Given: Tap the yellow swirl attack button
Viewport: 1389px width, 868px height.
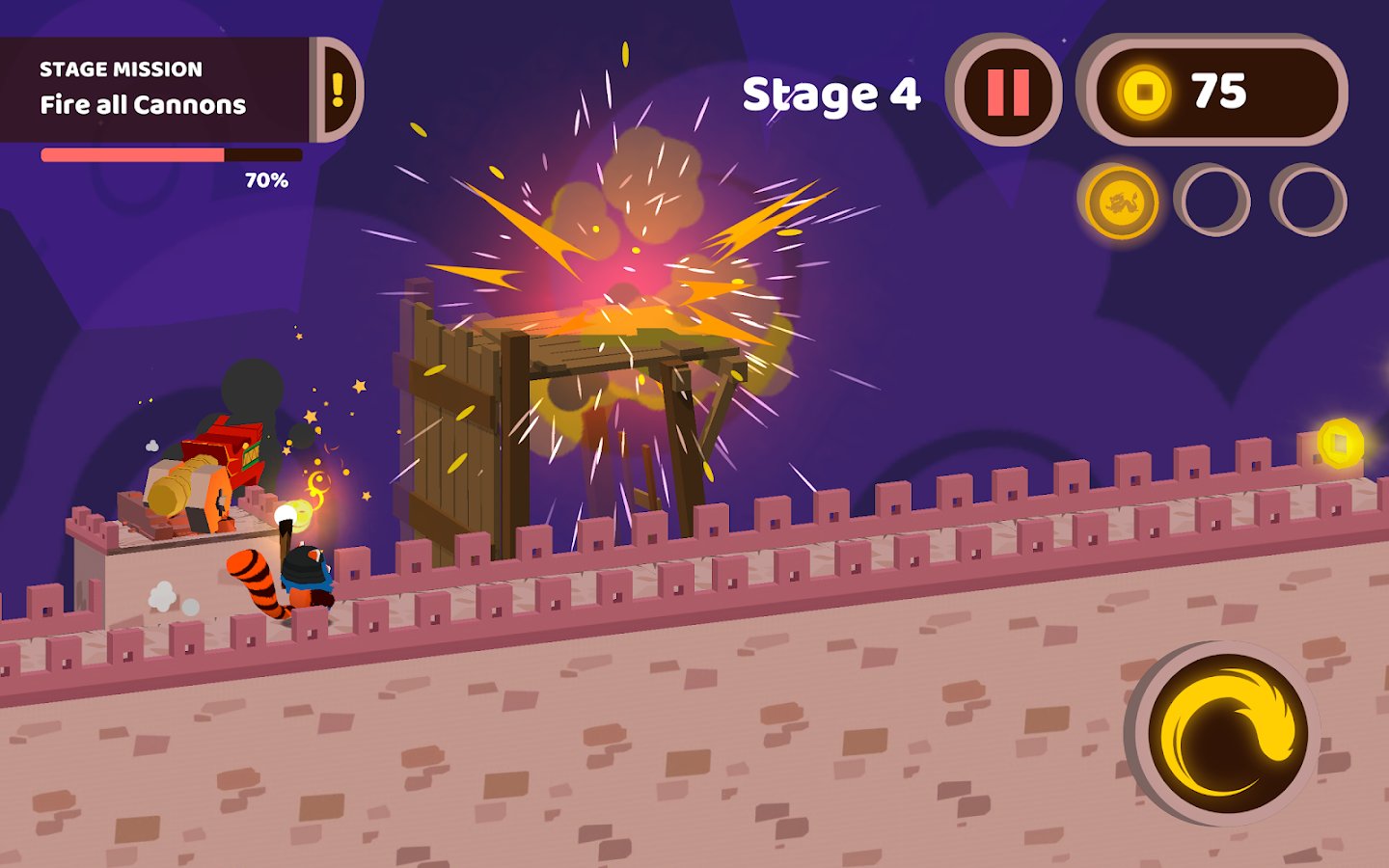Looking at the screenshot, I should click(1227, 733).
